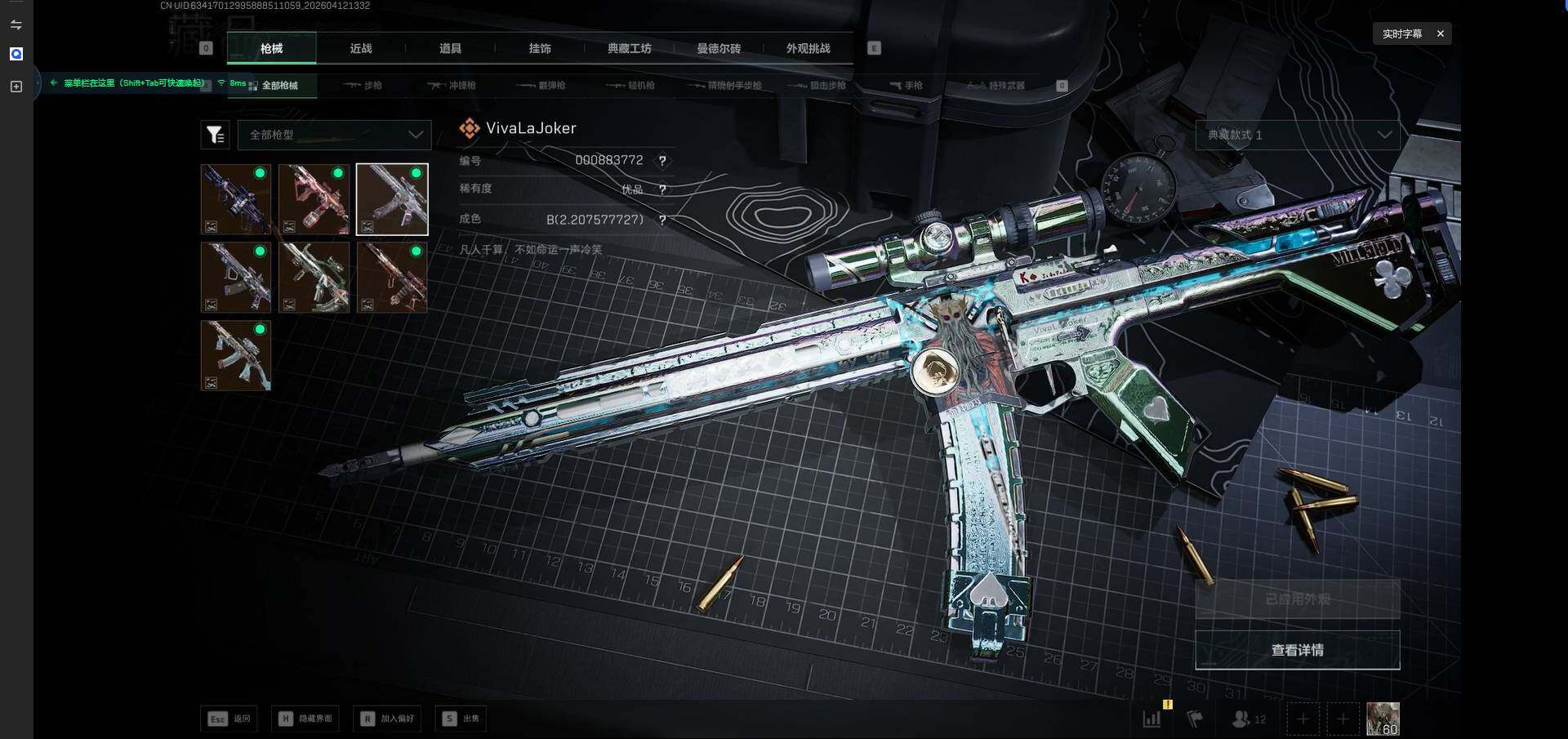Click the 出售 (sell) button
1568x739 pixels.
click(461, 719)
